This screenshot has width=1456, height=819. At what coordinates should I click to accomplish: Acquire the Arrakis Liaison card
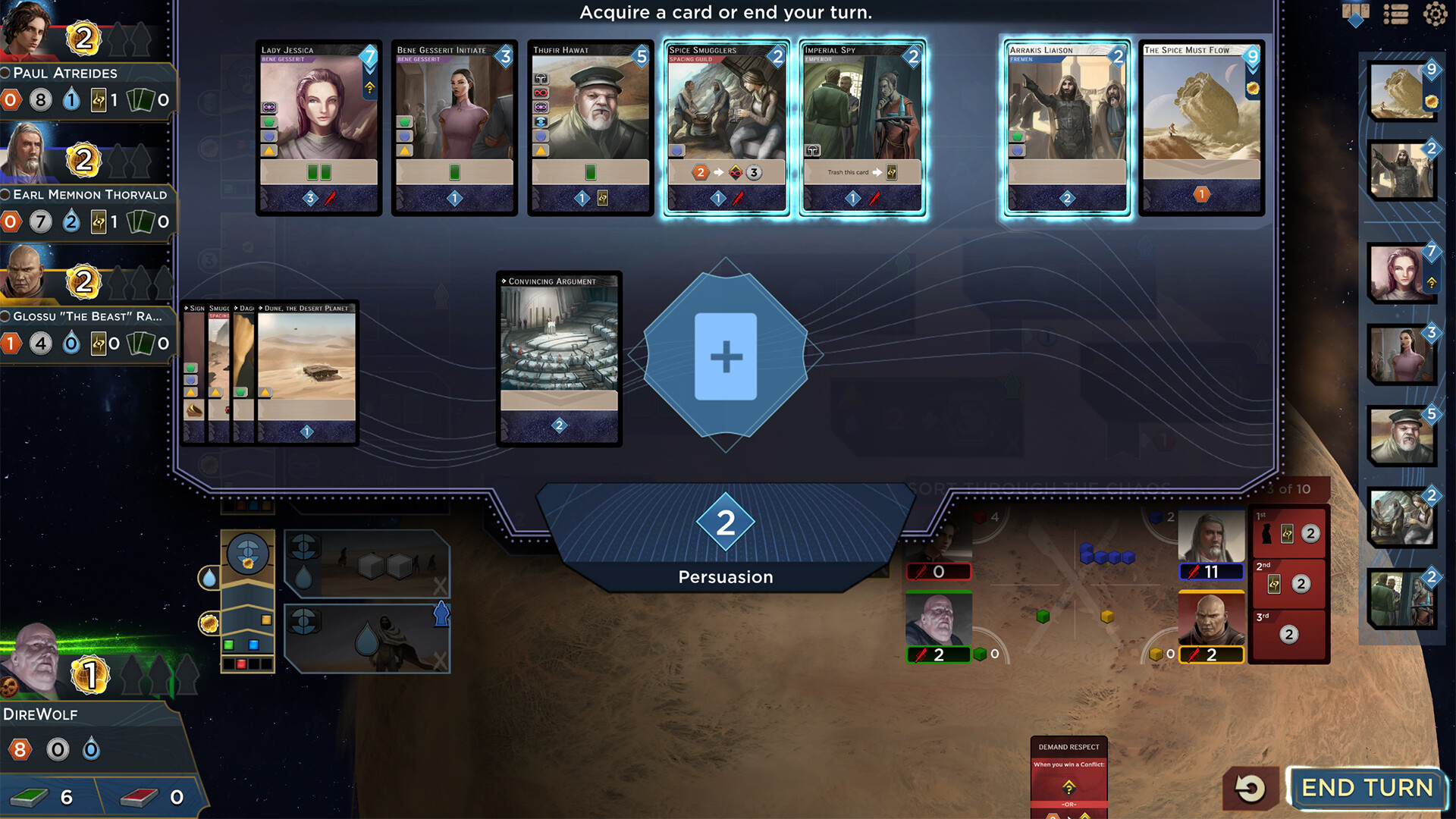tap(1066, 127)
